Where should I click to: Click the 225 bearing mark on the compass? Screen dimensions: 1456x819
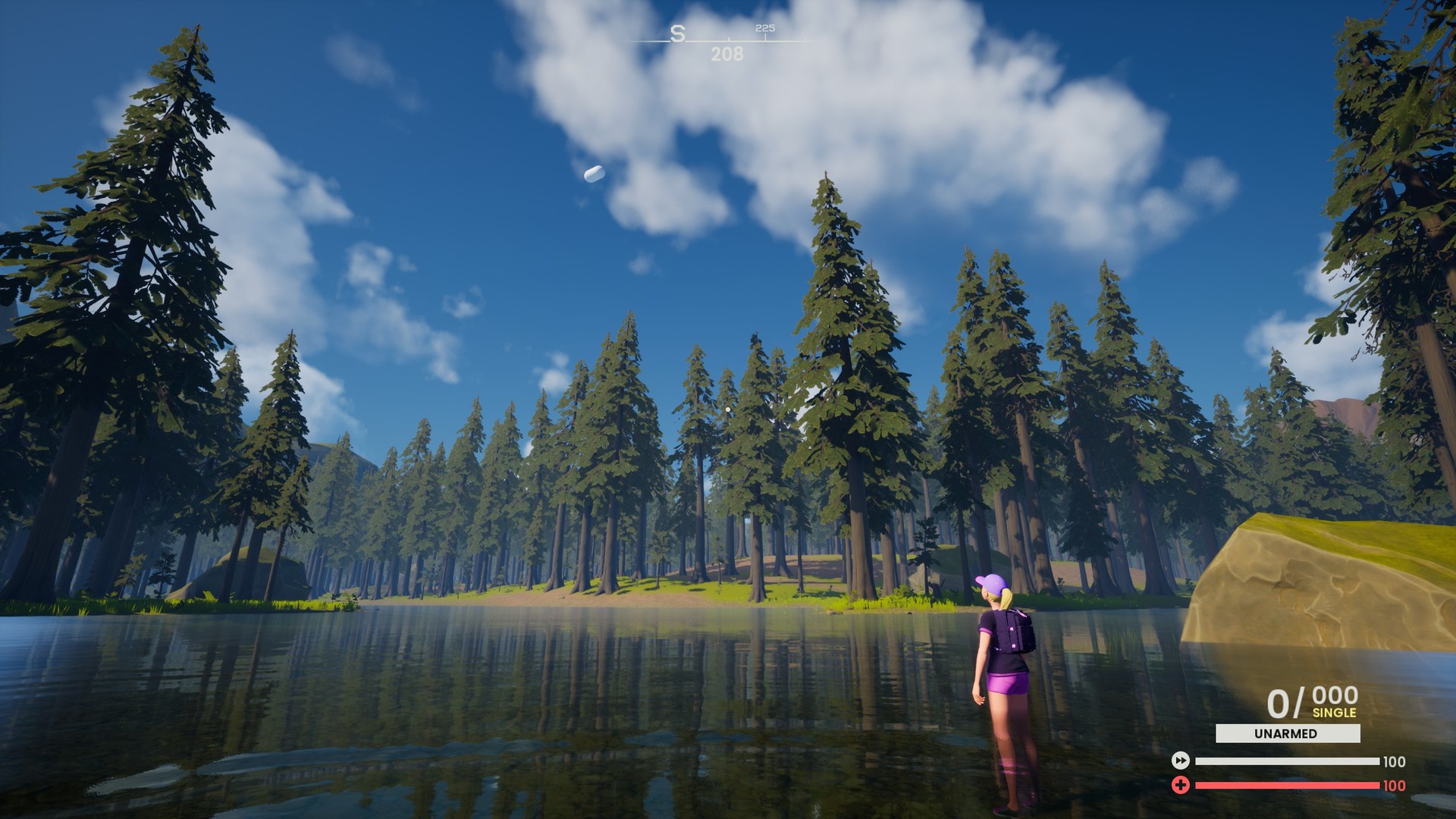(x=765, y=29)
